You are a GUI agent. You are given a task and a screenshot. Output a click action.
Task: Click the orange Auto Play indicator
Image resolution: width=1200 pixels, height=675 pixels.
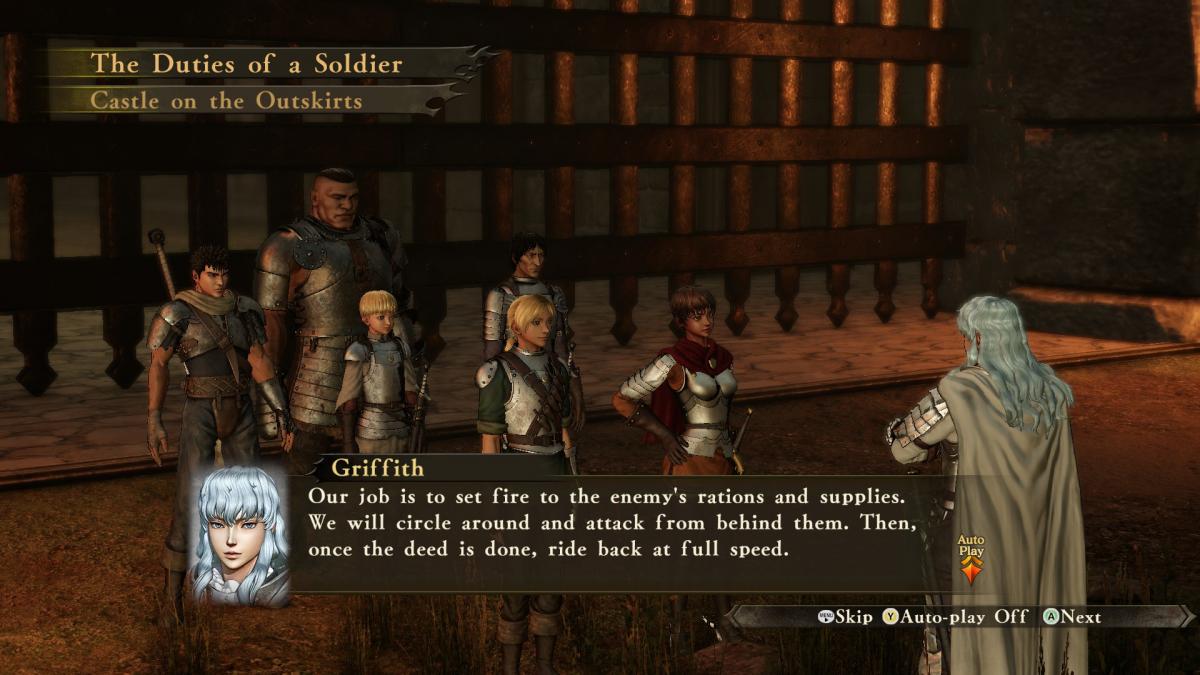pyautogui.click(x=971, y=561)
